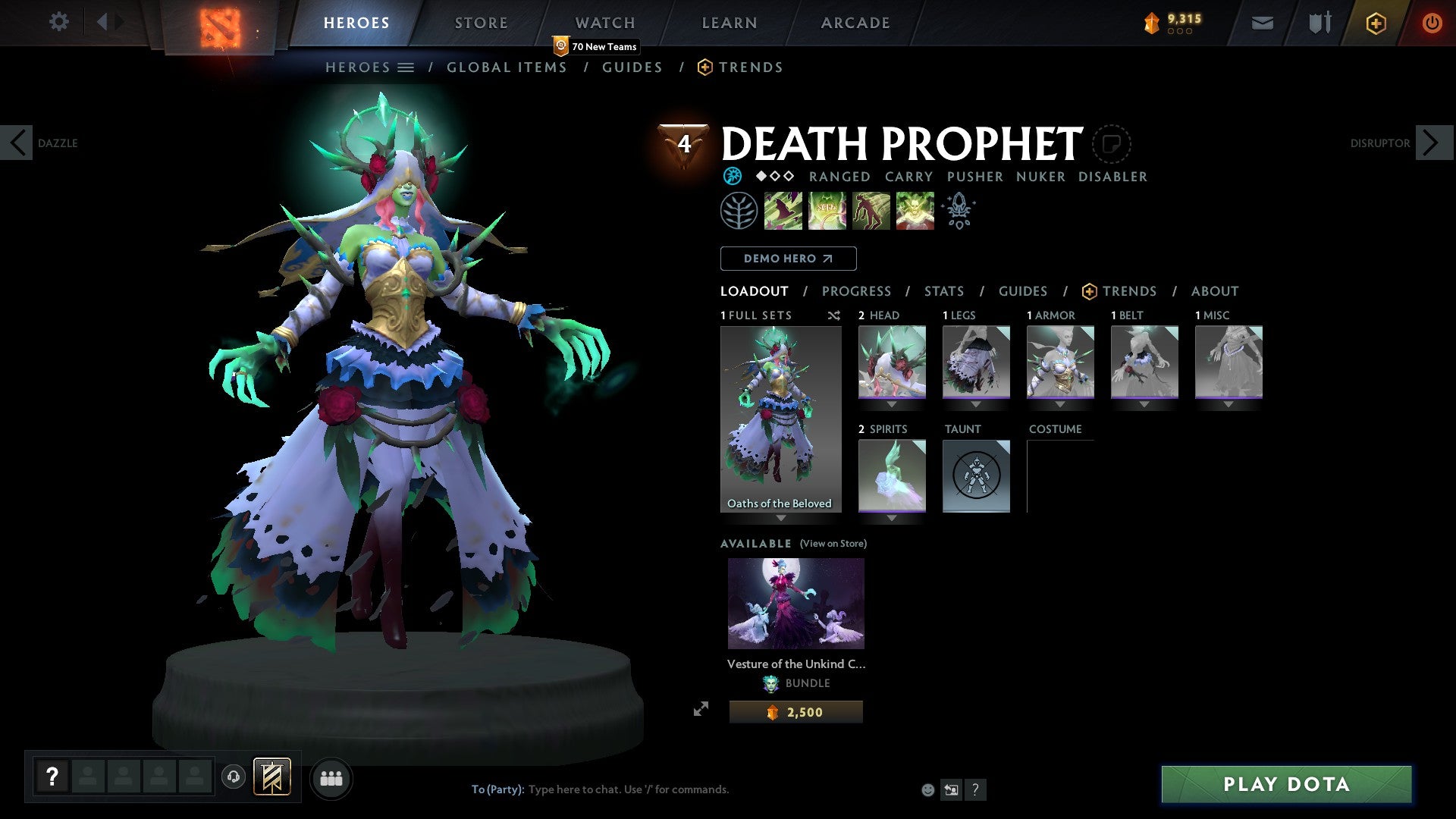Click the Talents tree icon

point(958,210)
